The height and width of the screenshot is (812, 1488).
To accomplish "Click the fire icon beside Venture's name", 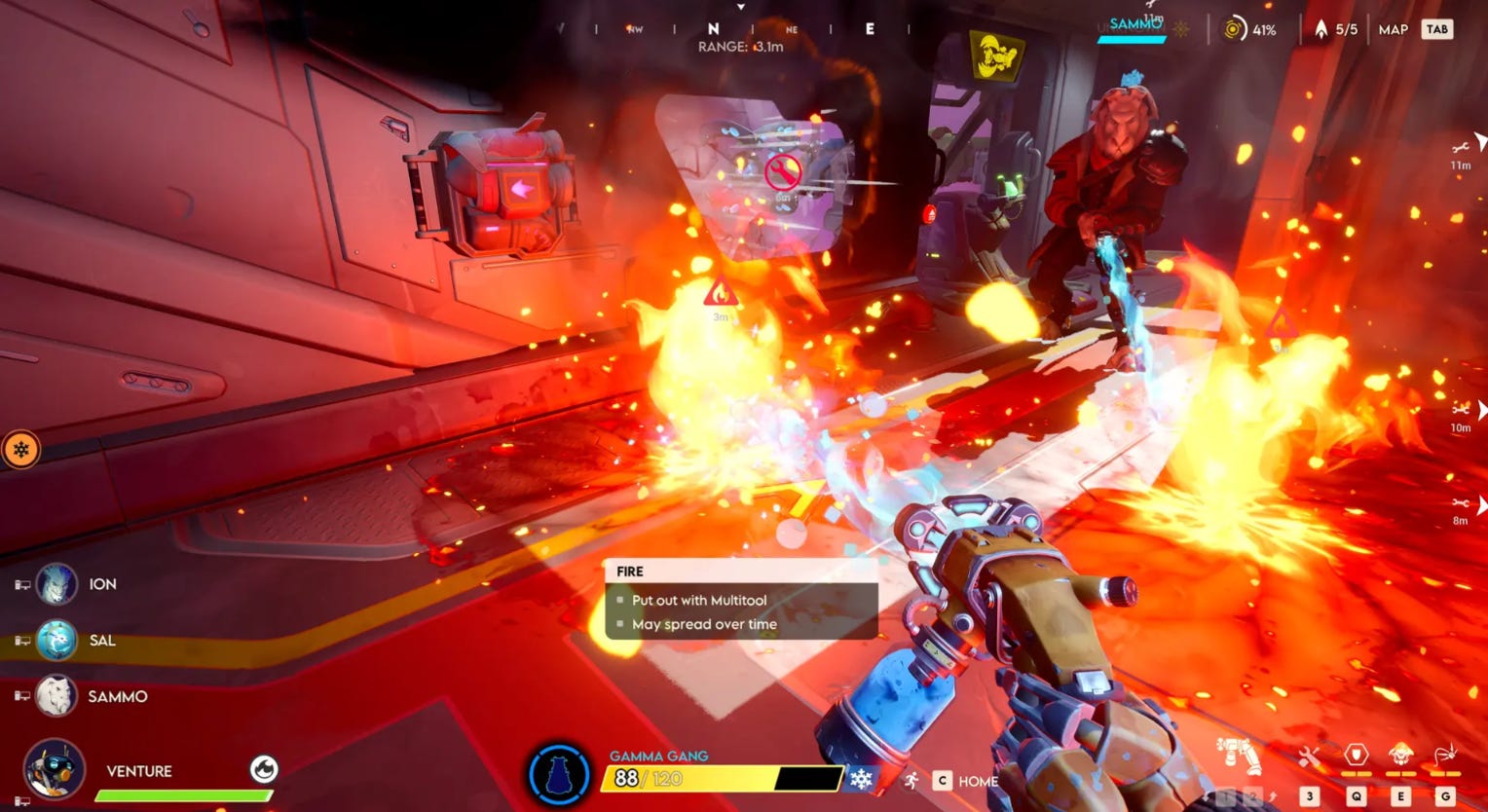I will coord(263,770).
